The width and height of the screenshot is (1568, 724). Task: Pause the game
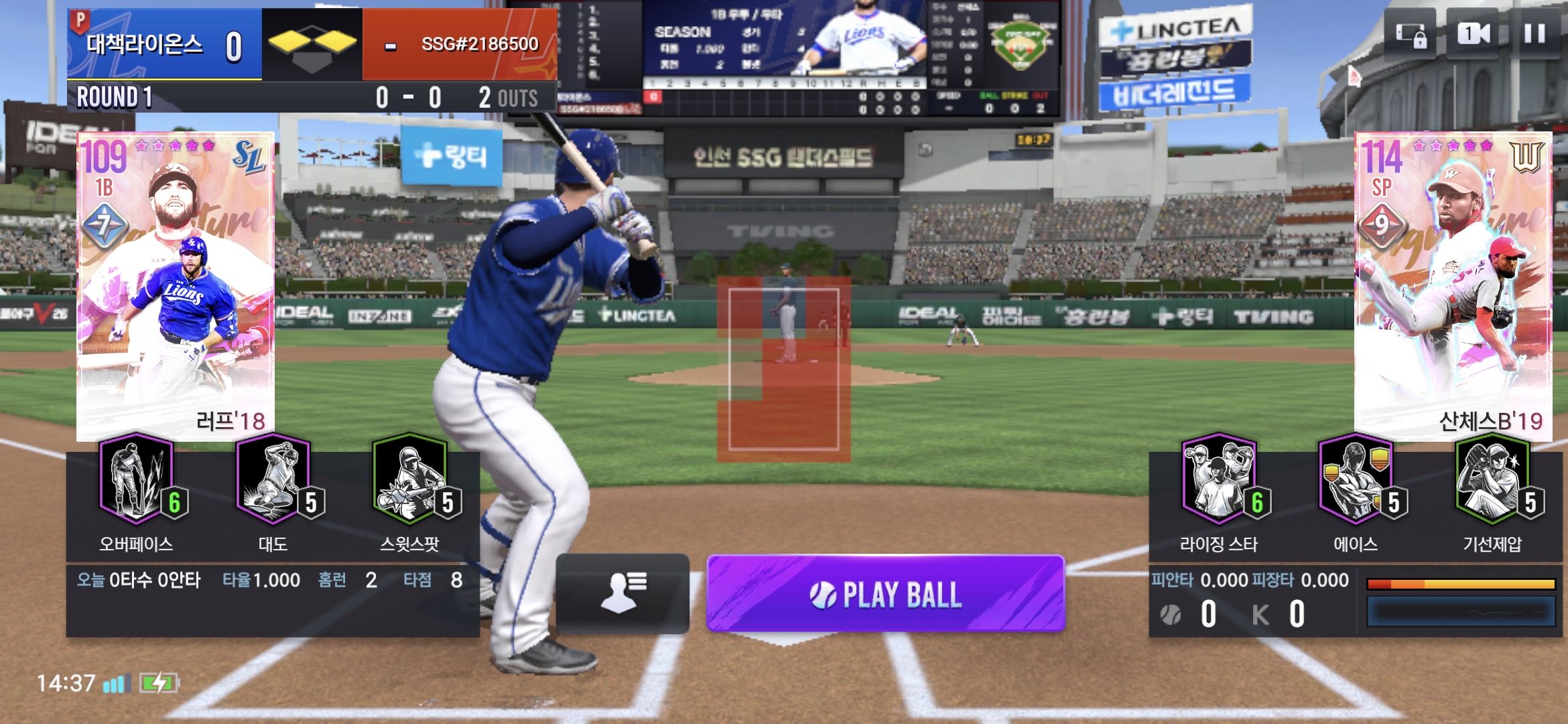(1534, 34)
